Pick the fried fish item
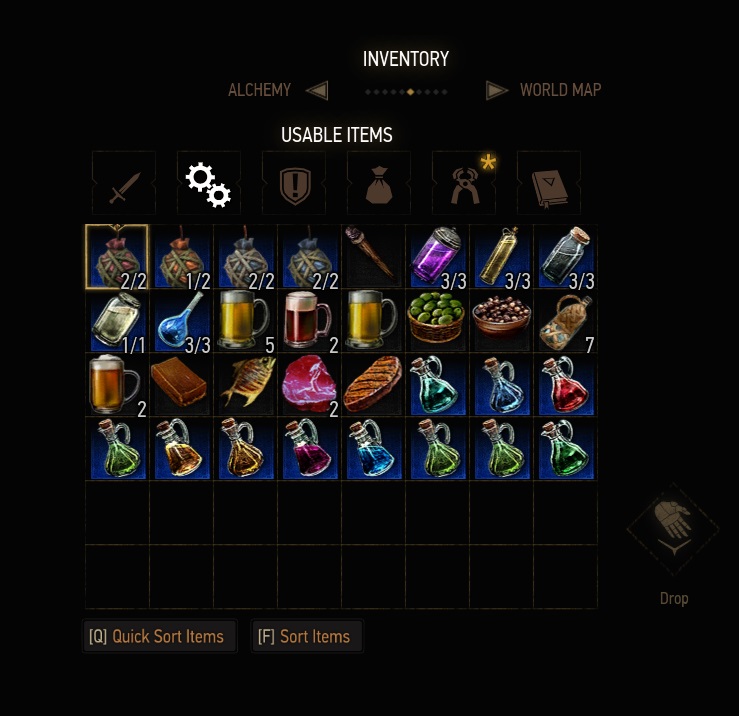 (x=245, y=384)
